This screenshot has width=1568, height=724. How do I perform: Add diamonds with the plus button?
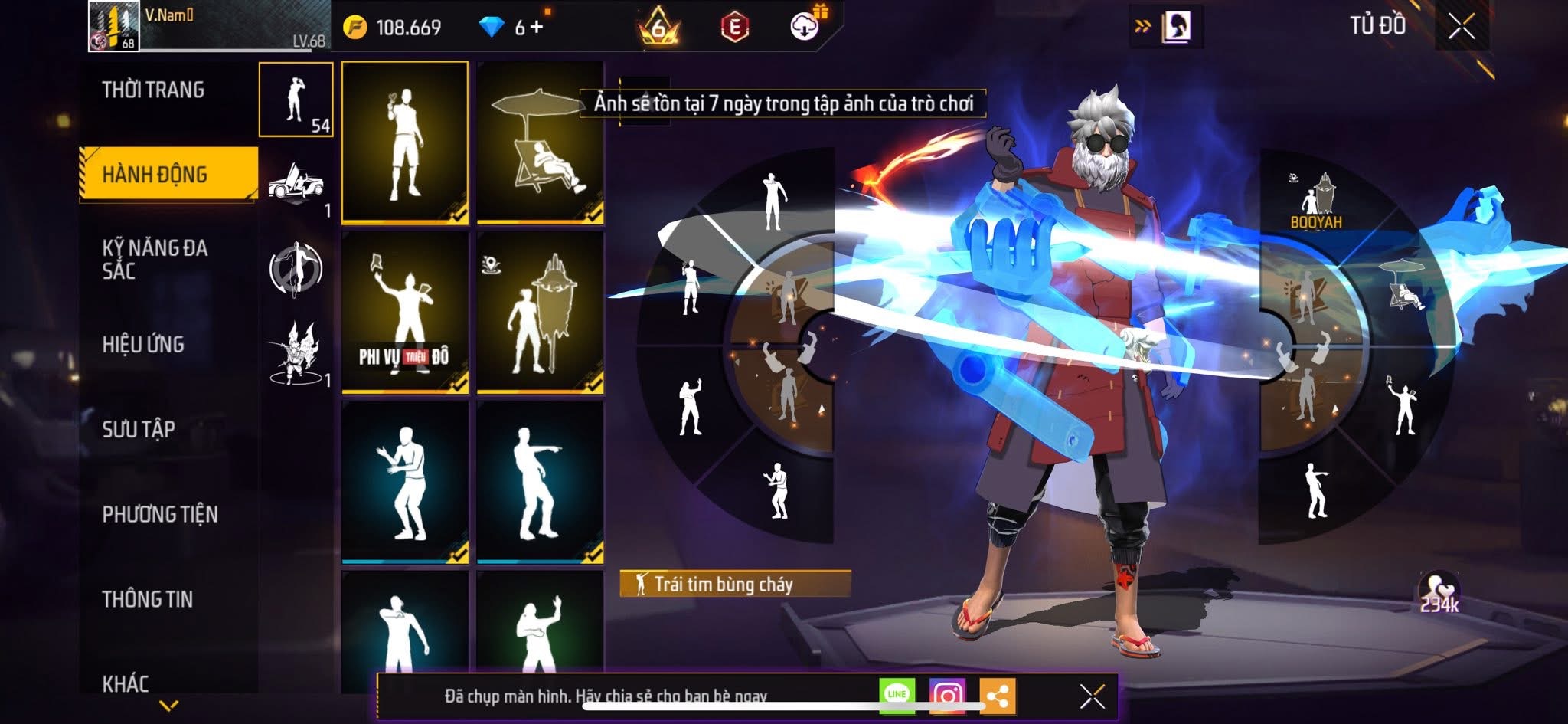536,28
